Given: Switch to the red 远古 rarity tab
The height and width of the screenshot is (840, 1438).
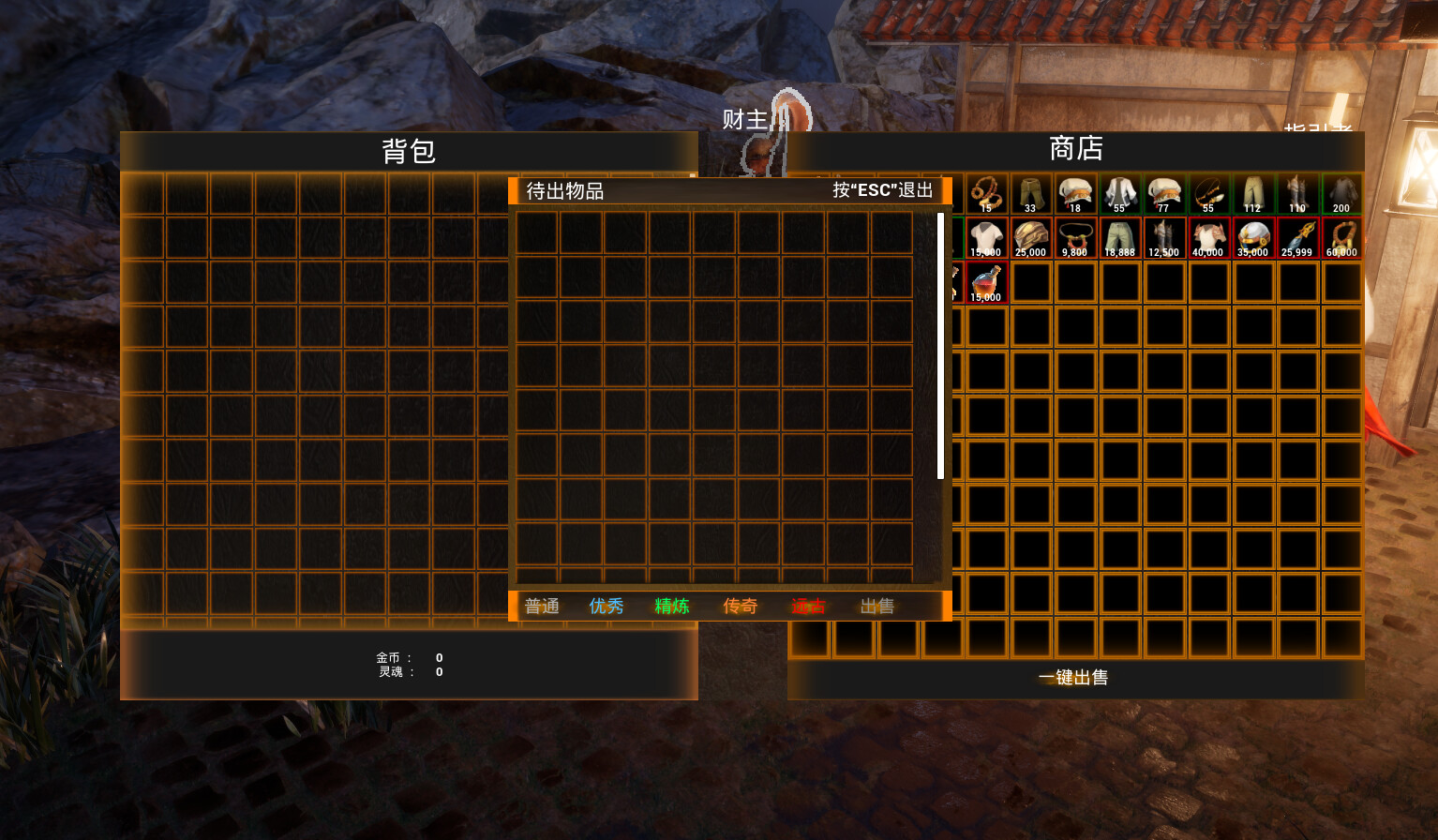Looking at the screenshot, I should click(x=808, y=606).
